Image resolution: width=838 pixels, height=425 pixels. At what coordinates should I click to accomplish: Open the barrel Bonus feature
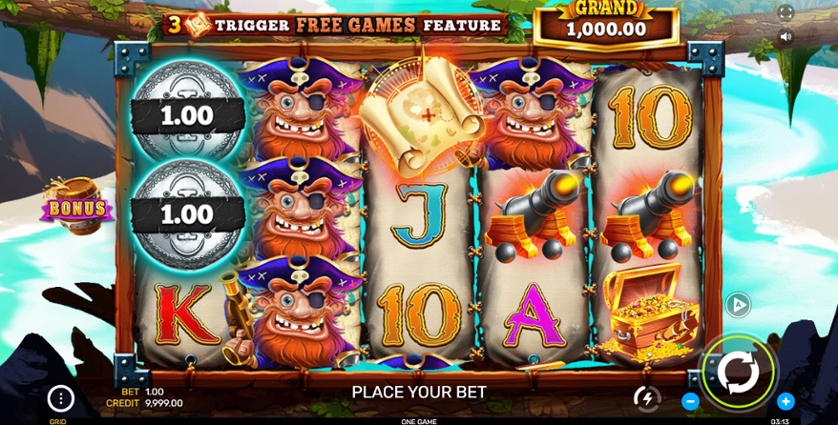point(75,205)
